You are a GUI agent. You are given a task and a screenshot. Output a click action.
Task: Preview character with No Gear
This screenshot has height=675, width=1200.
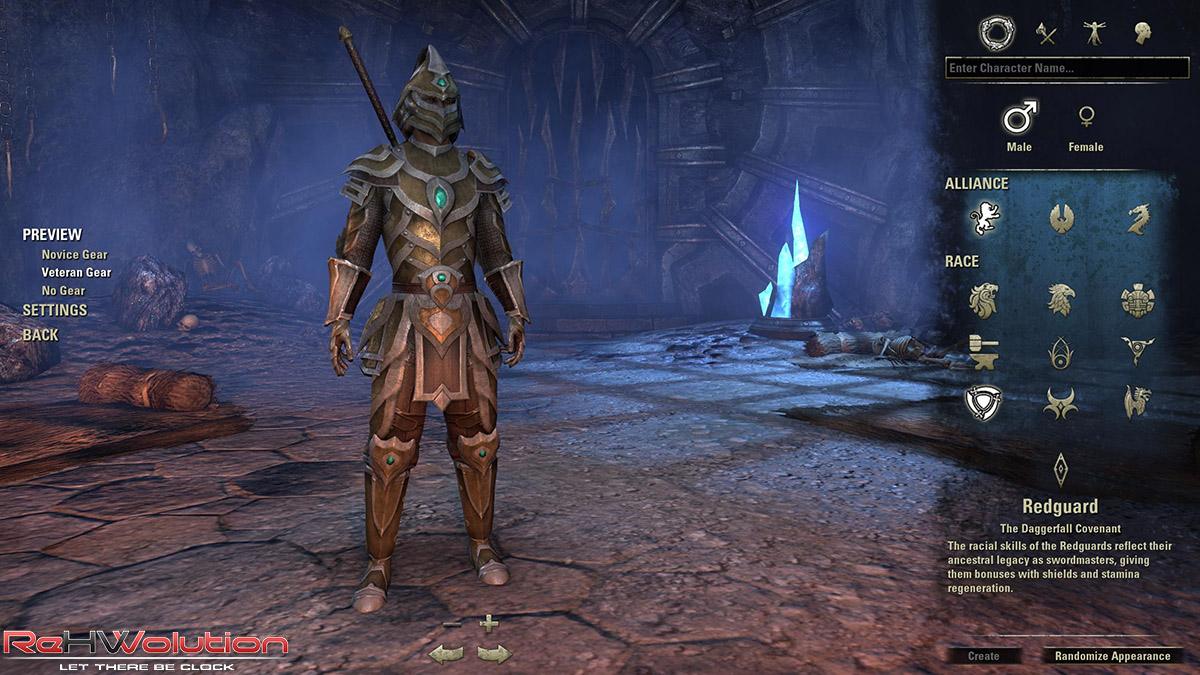[62, 290]
